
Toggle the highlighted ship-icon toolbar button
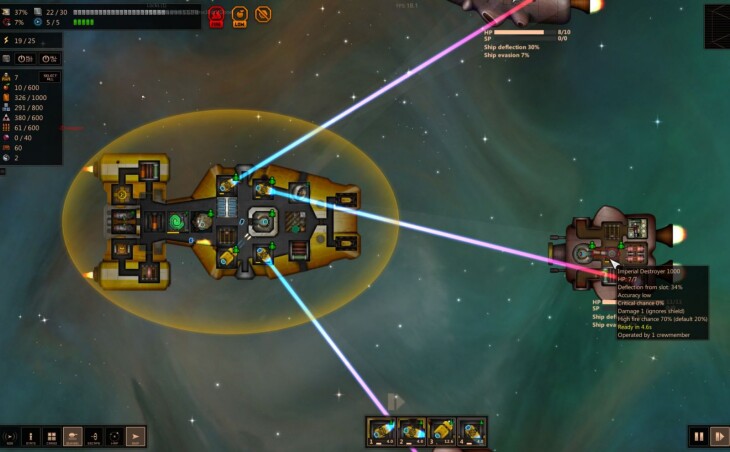[72, 436]
